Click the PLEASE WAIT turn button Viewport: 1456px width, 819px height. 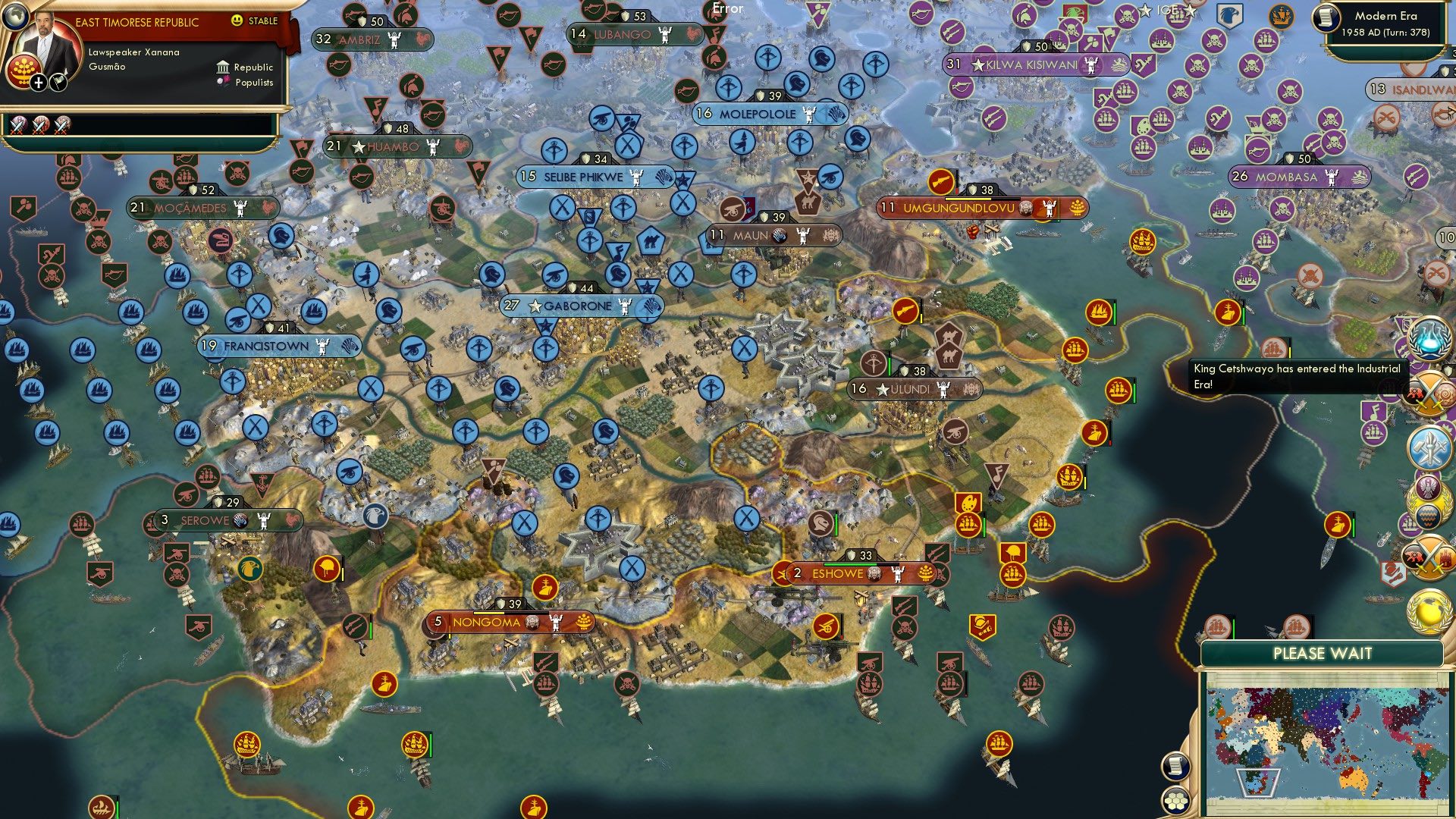tap(1323, 651)
